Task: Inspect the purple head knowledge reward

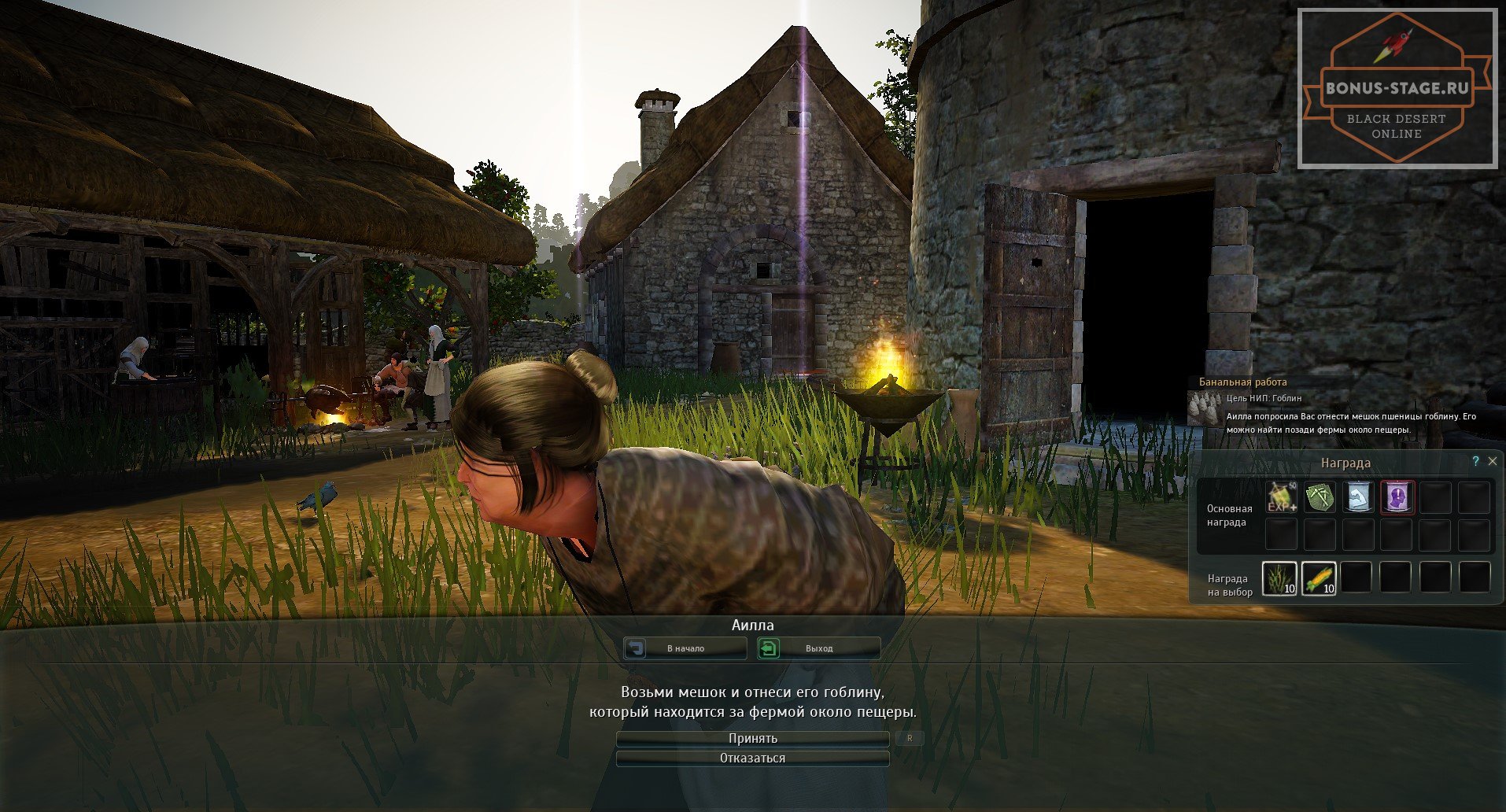Action: click(1397, 497)
